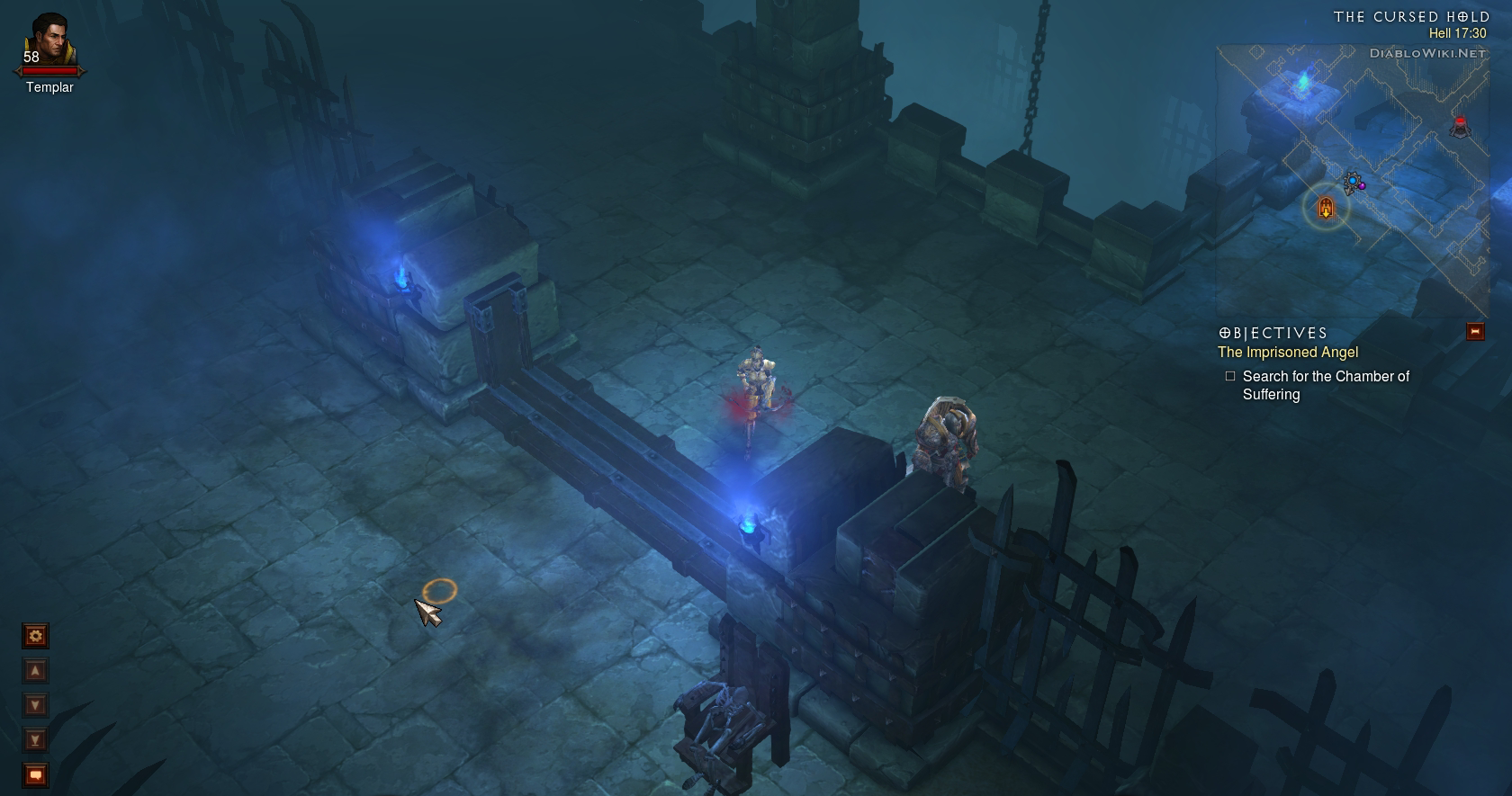Viewport: 1512px width, 796px height.
Task: Click the red shrine marker on minimap
Action: 1460,126
